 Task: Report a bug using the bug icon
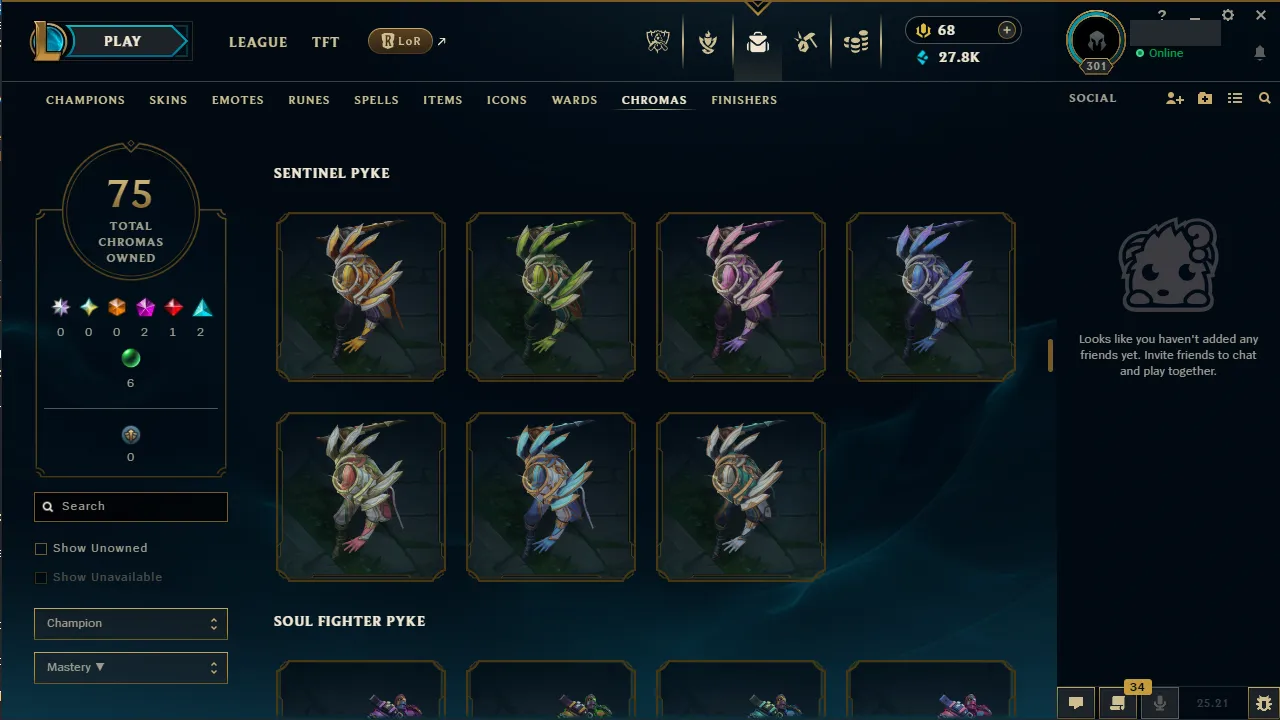[1265, 703]
